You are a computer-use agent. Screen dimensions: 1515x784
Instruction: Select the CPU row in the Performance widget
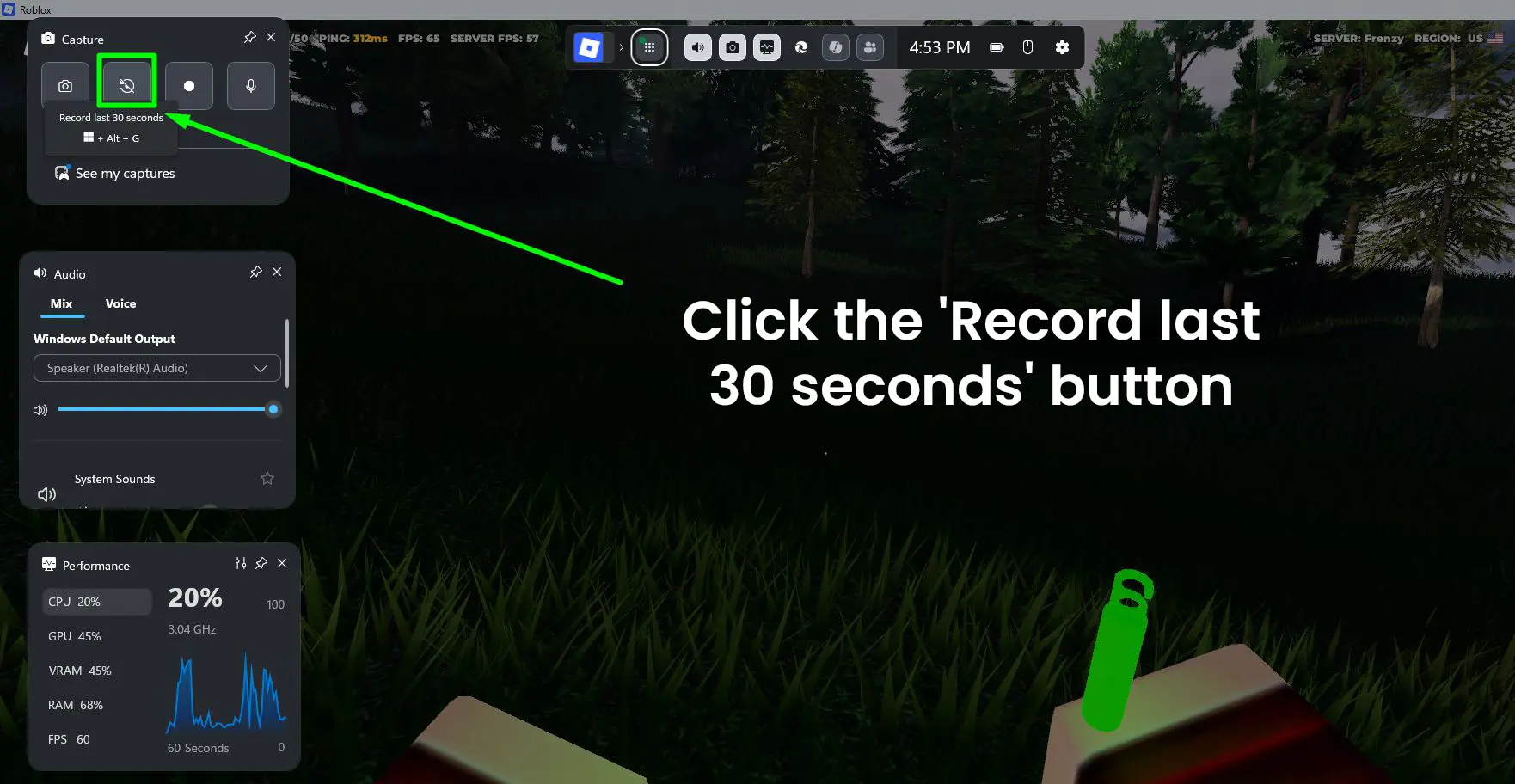(x=96, y=601)
